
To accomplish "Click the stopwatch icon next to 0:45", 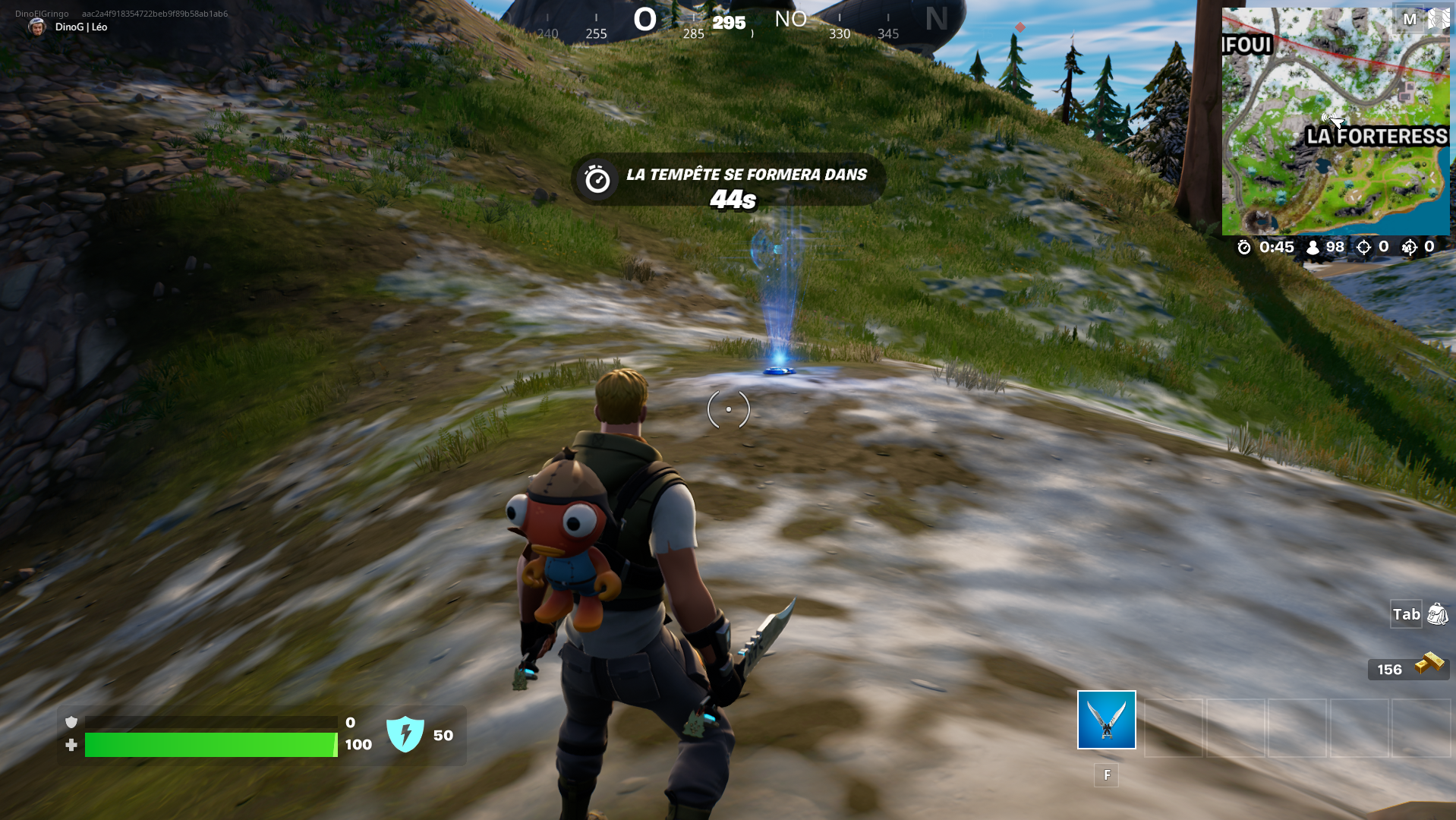I will pos(1243,247).
